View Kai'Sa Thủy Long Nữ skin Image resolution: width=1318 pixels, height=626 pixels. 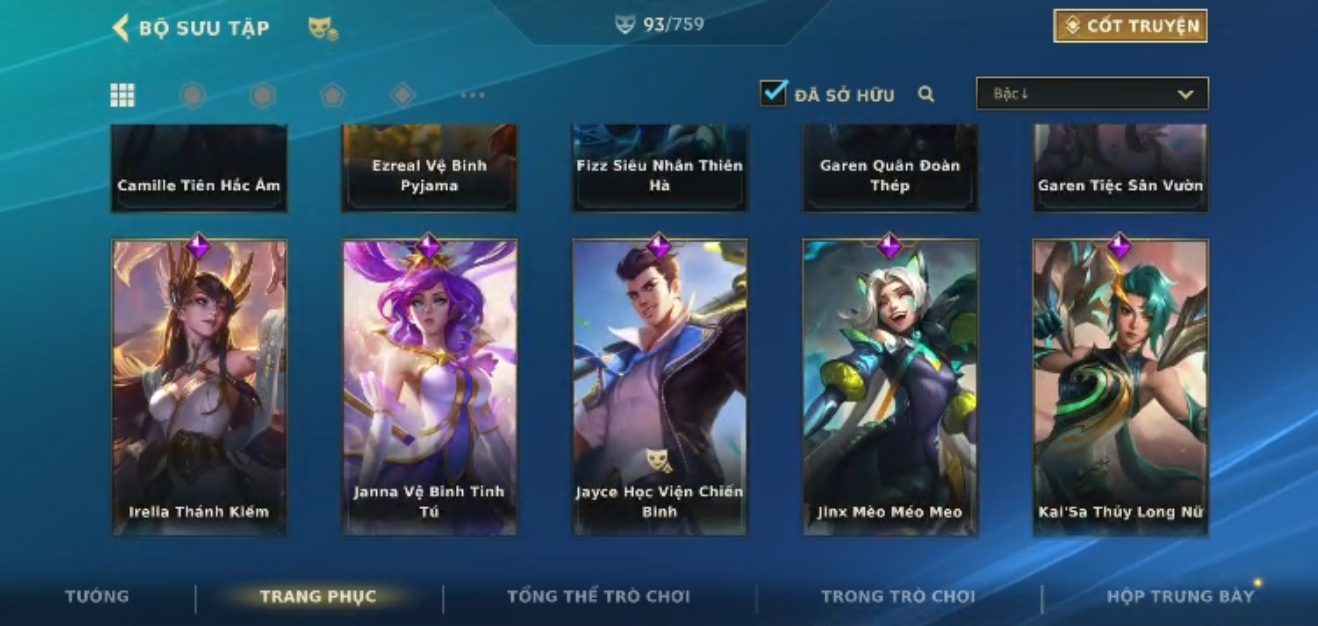(1120, 387)
